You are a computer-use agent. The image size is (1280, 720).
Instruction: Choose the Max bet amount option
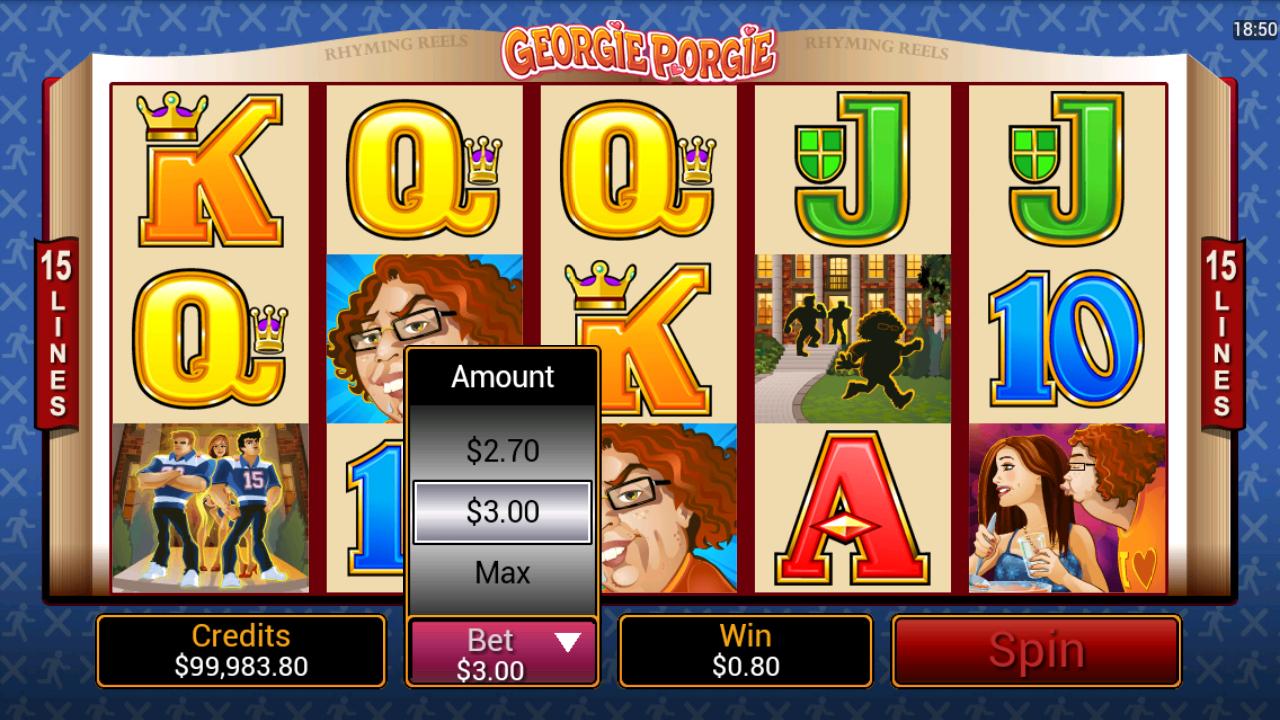click(x=501, y=572)
